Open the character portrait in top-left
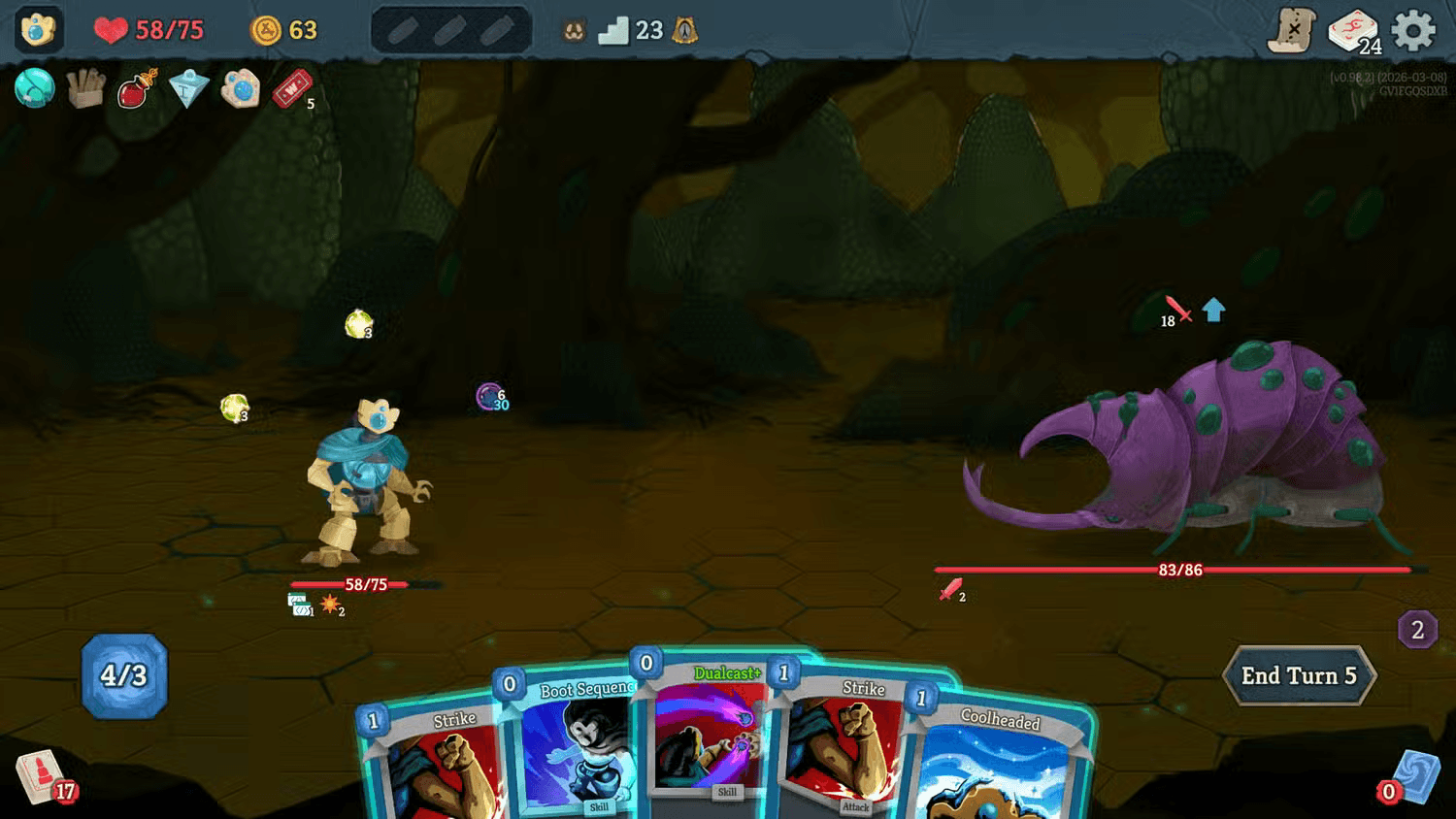 [37, 28]
